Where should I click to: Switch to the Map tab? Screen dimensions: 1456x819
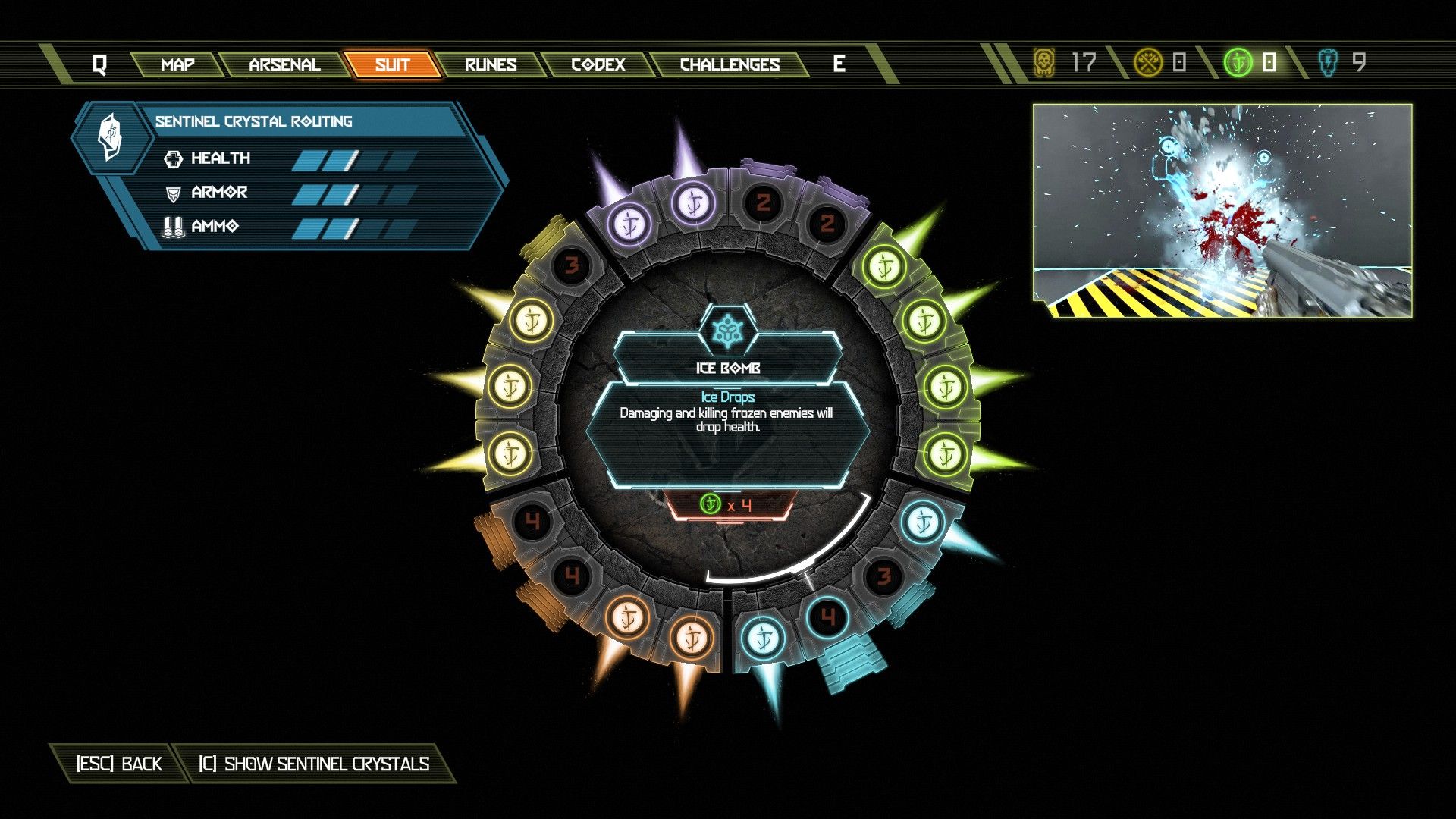click(x=177, y=64)
